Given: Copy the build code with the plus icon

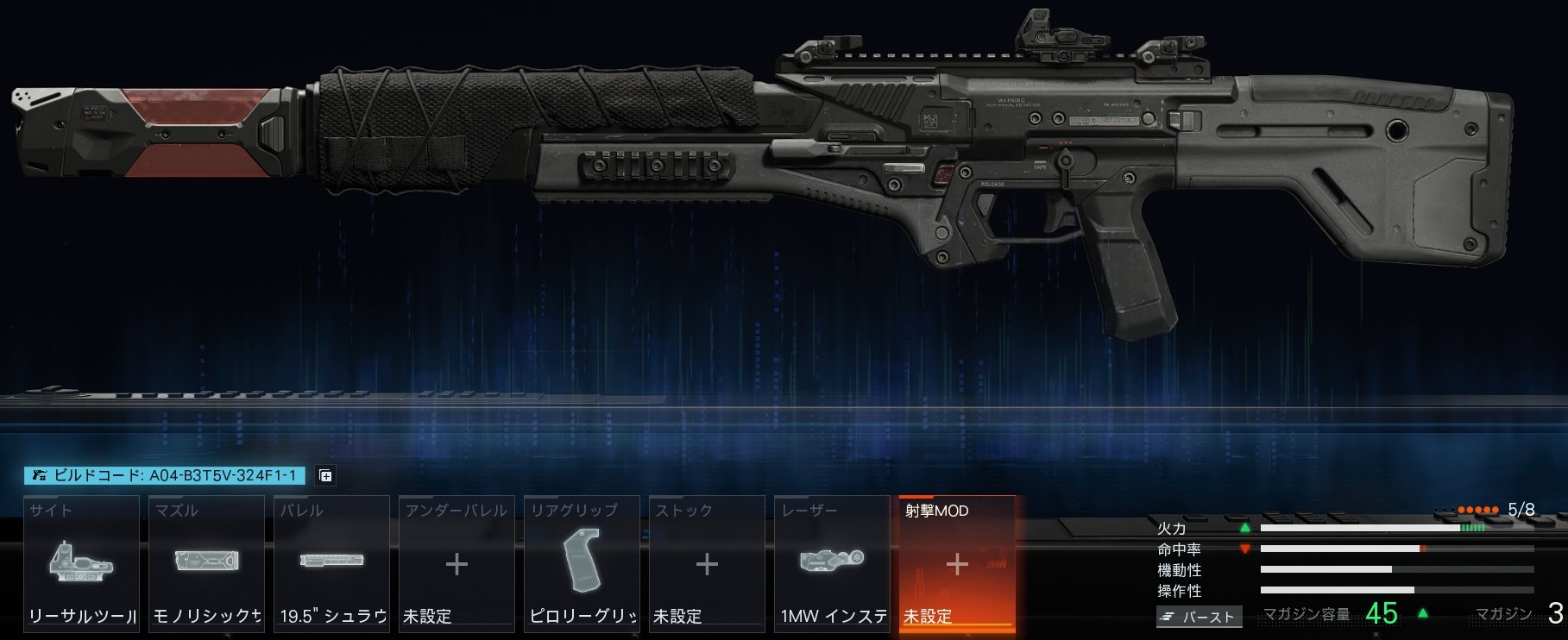Looking at the screenshot, I should (325, 475).
